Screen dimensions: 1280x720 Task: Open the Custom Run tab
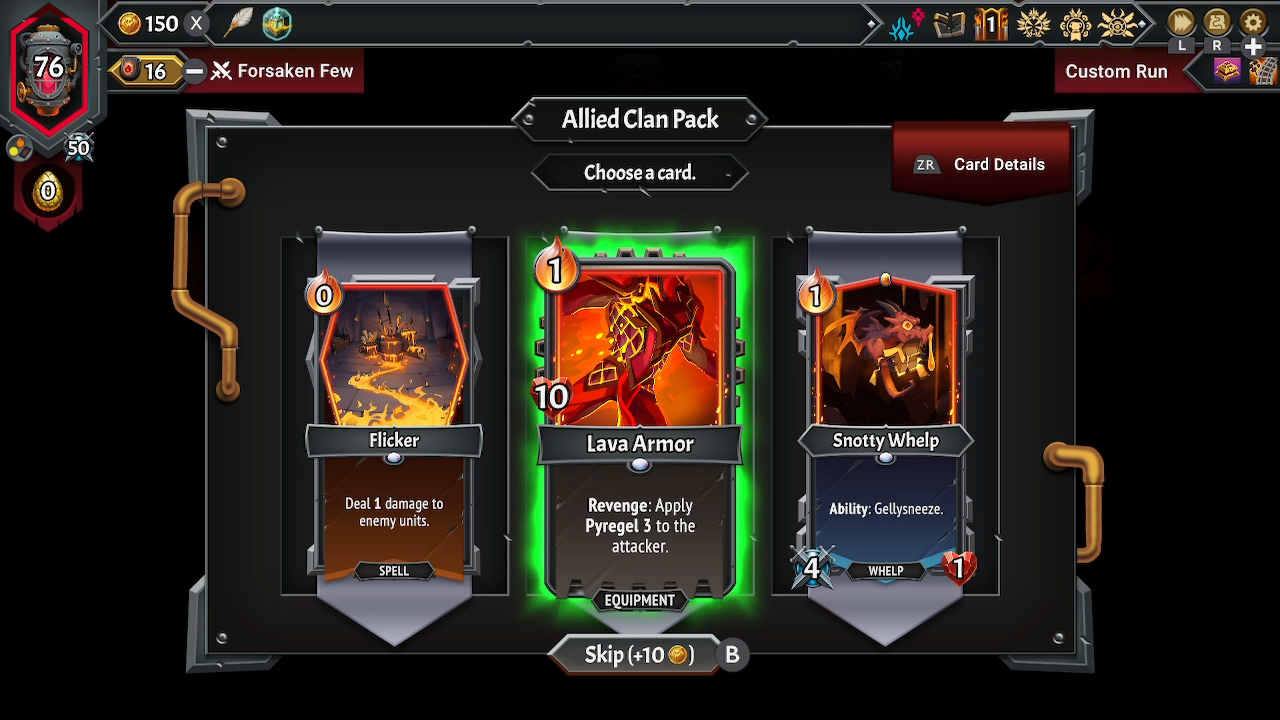[1115, 71]
